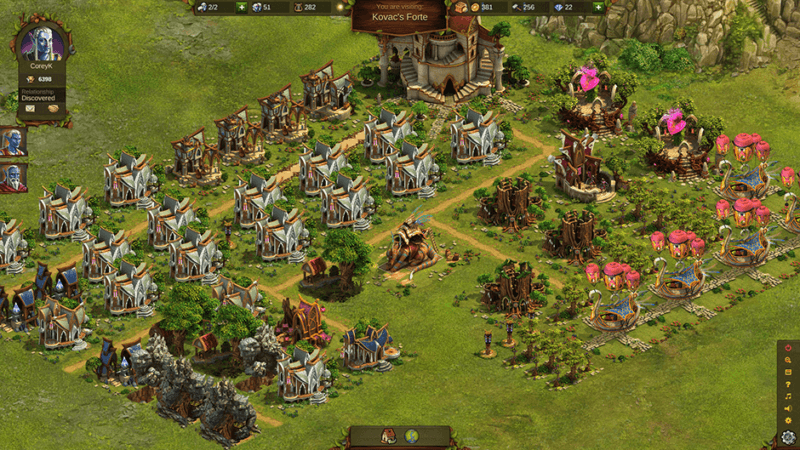Select the lower neighbor avatar thumbnail
Screen dimensions: 800x450
point(13,177)
